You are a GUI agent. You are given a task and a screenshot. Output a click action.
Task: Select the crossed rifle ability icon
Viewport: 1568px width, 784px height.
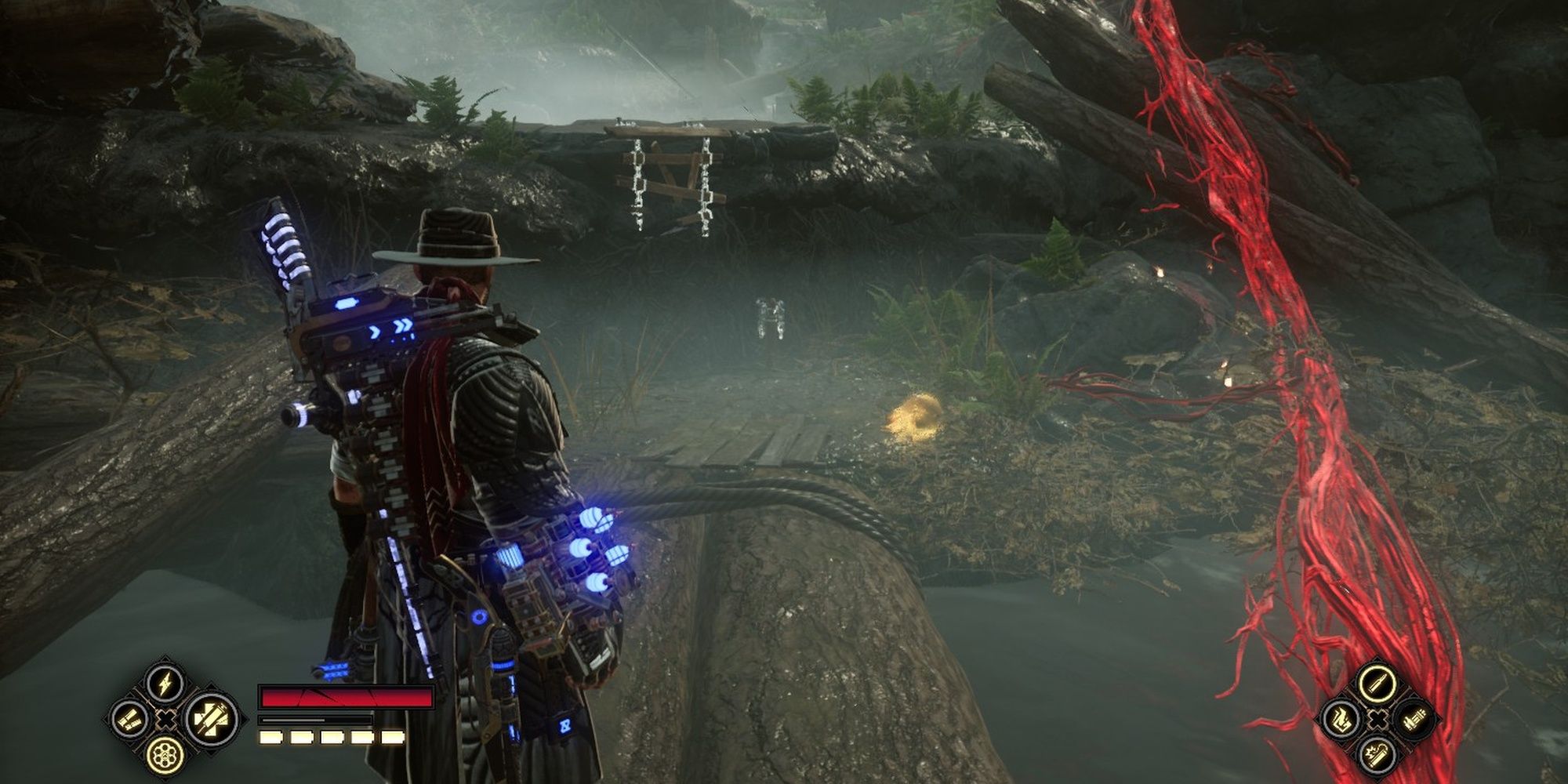click(210, 719)
